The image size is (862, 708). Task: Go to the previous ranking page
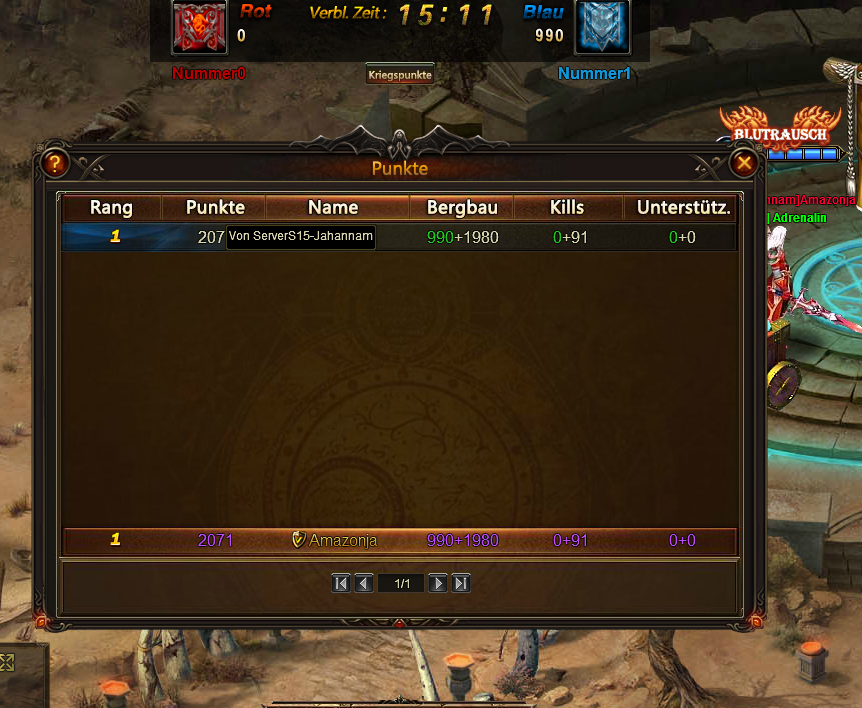pyautogui.click(x=364, y=583)
